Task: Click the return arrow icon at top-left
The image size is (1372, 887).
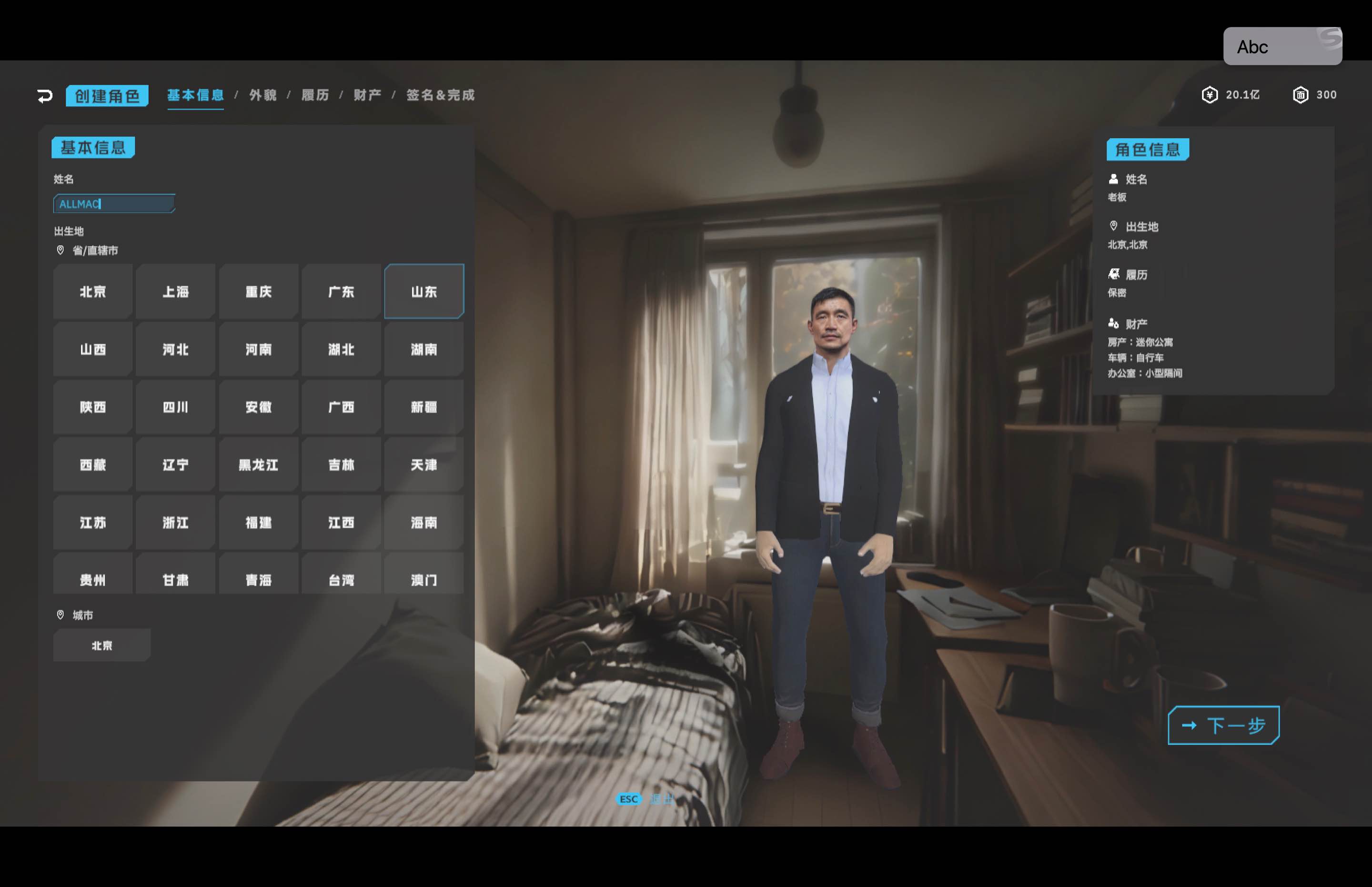Action: [45, 95]
